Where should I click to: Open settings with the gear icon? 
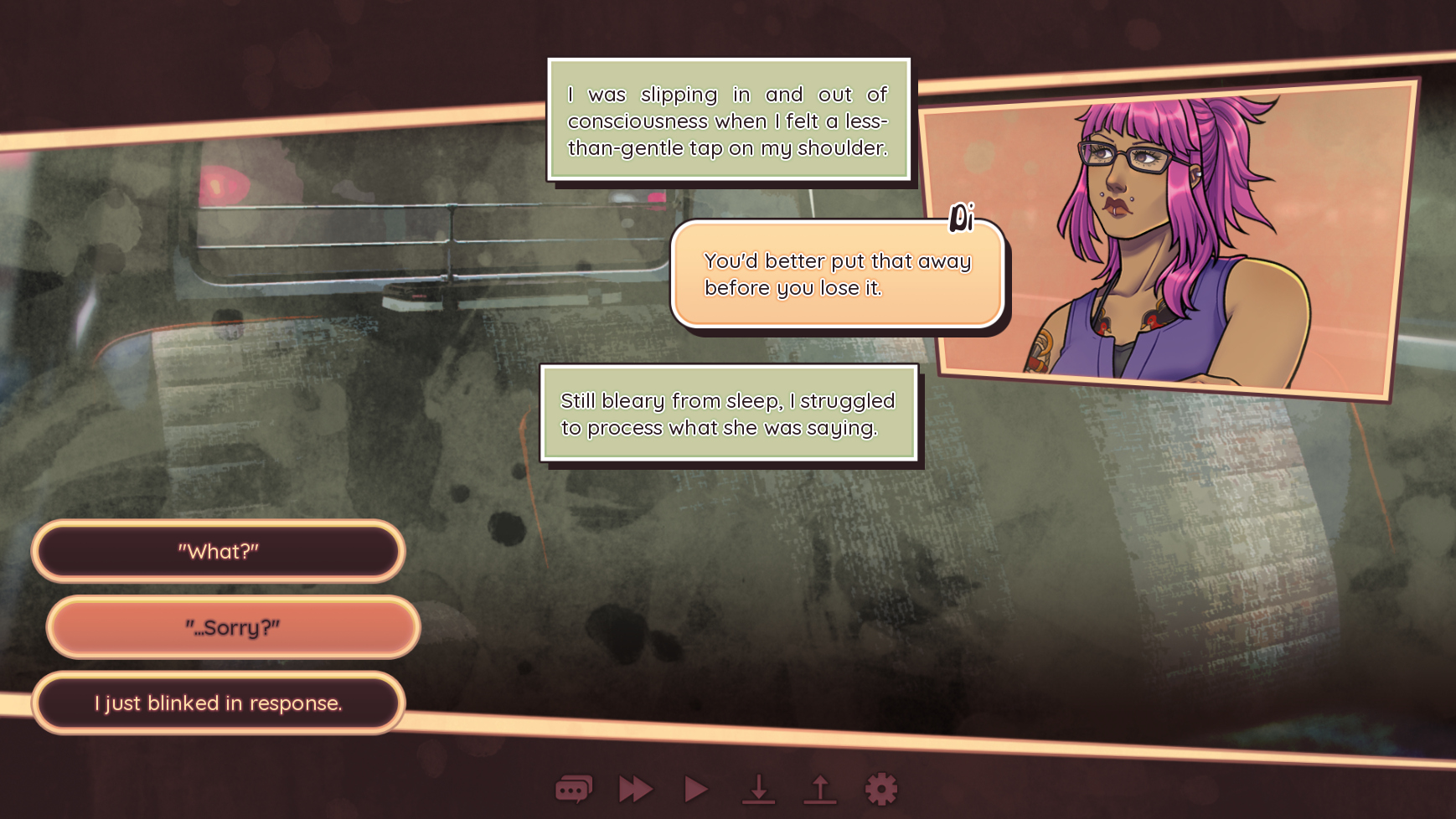tap(880, 789)
